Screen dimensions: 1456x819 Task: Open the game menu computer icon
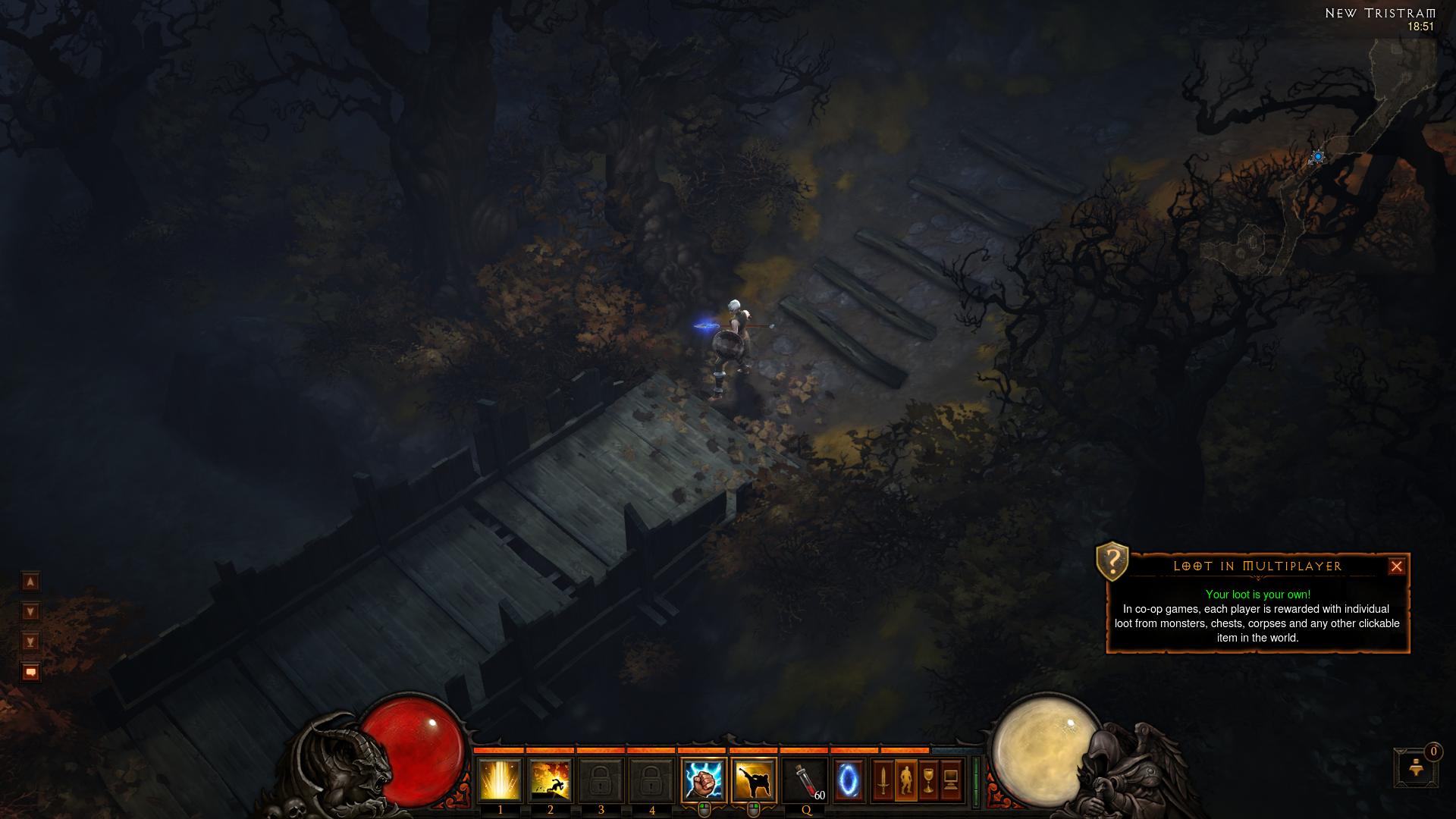pos(951,780)
